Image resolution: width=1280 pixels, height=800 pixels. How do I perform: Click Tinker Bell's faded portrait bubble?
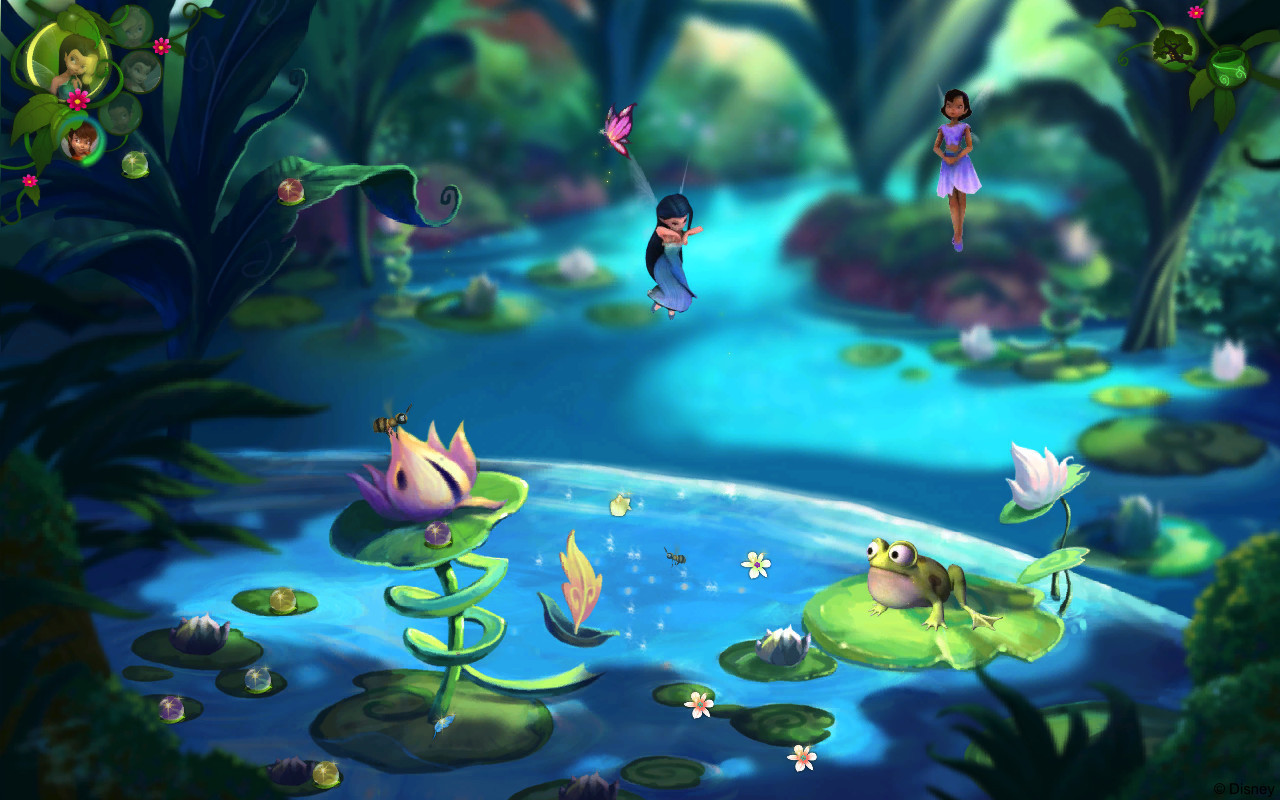(133, 28)
